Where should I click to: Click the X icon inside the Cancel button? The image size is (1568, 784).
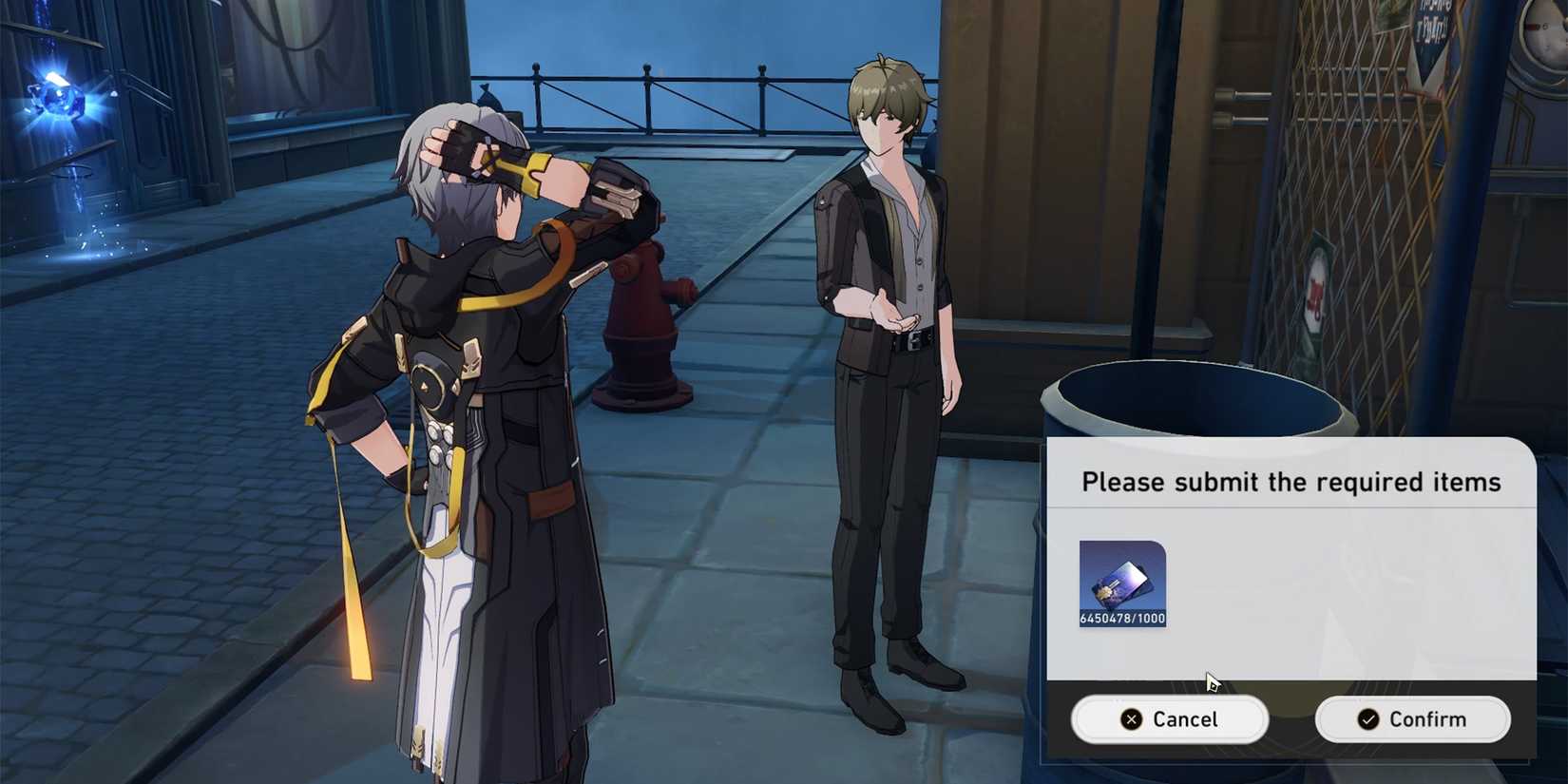pos(1129,719)
